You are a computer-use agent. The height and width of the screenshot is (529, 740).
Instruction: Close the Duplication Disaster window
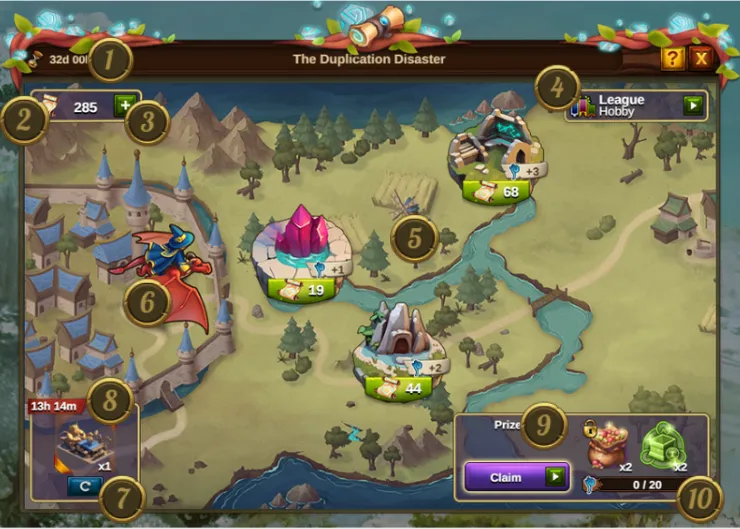(x=702, y=59)
